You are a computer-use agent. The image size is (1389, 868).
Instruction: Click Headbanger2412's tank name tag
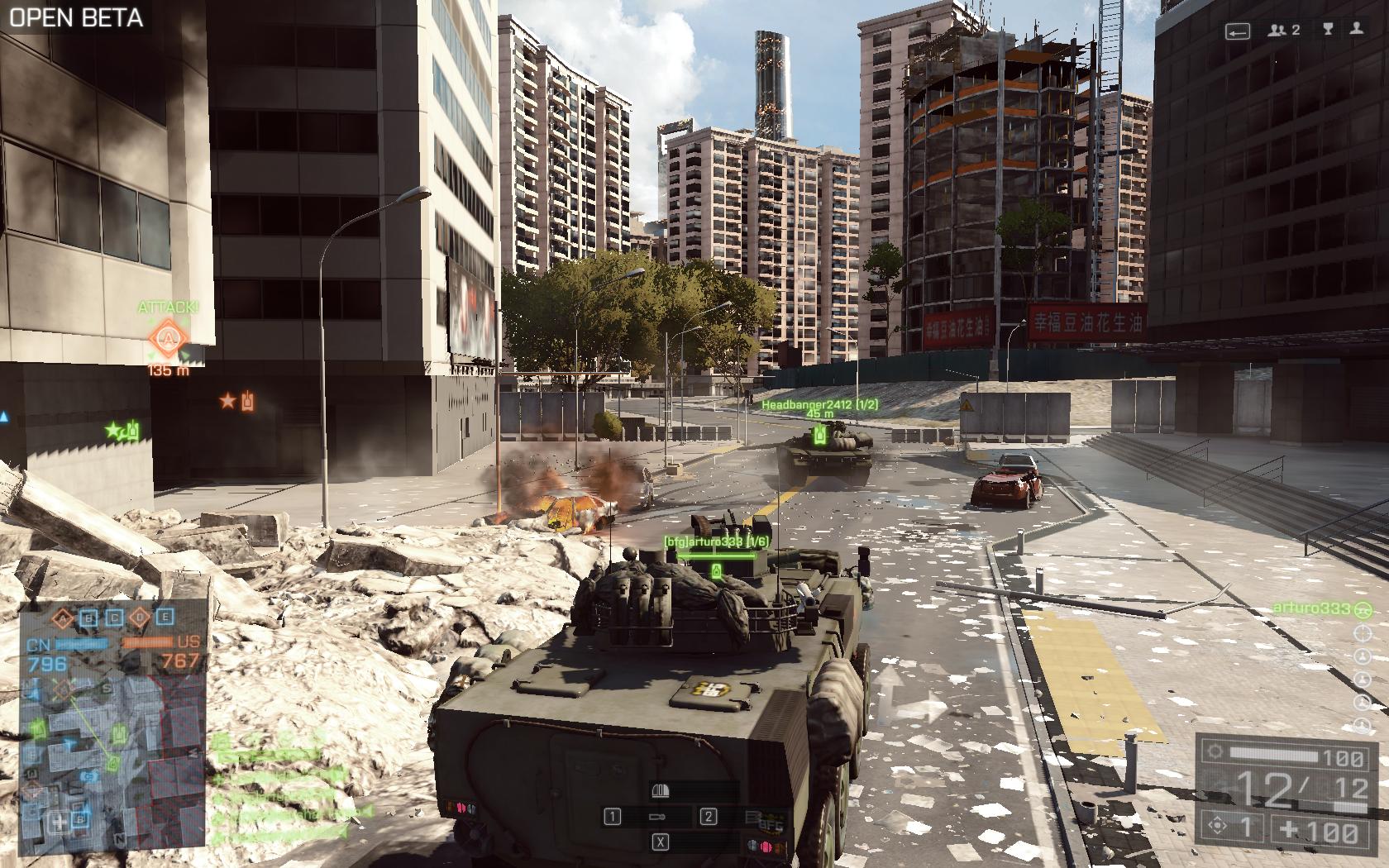point(819,404)
